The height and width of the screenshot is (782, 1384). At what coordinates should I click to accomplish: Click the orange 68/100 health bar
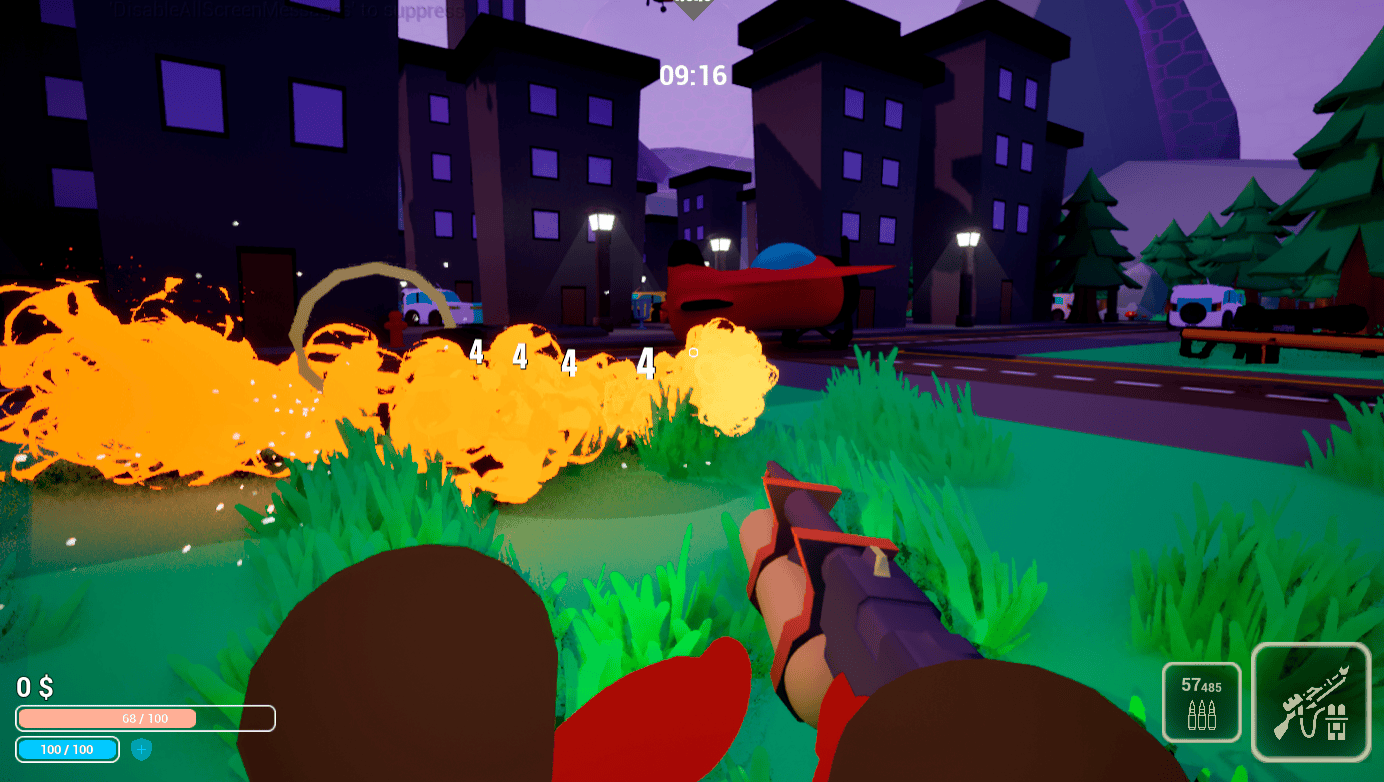coord(146,718)
